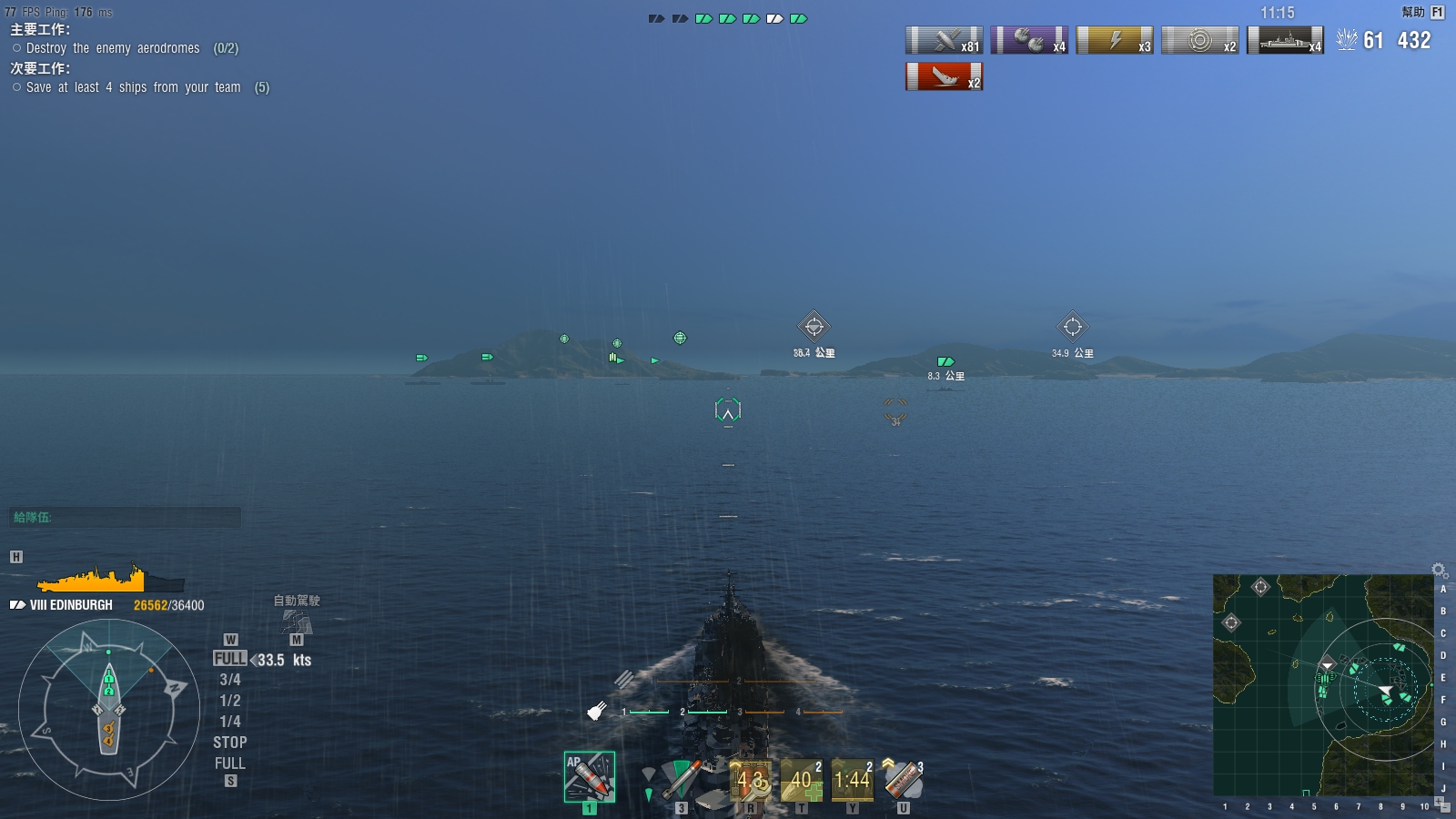Deploy the Smoke Generator consumable
This screenshot has width=1456, height=819.
click(x=903, y=780)
